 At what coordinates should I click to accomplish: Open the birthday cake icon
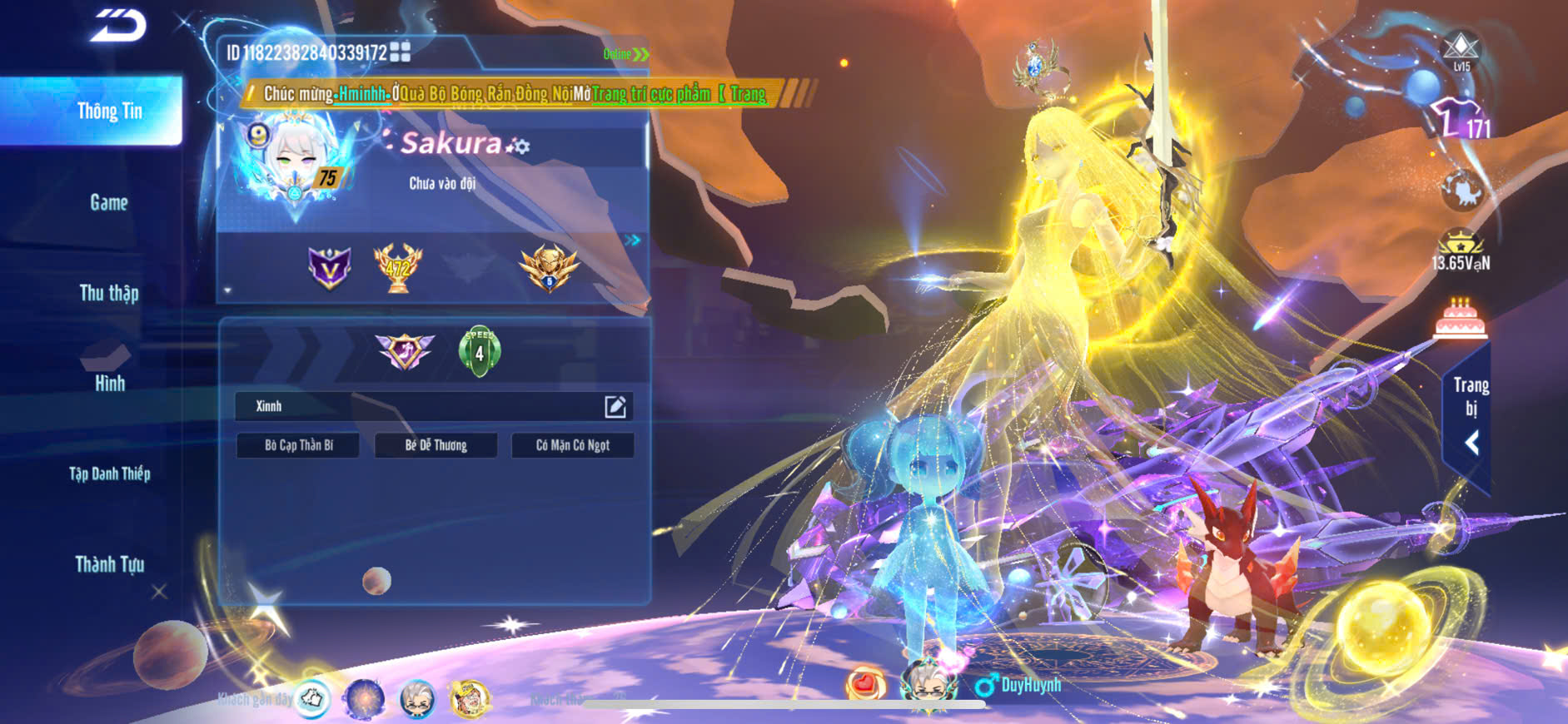pyautogui.click(x=1460, y=319)
